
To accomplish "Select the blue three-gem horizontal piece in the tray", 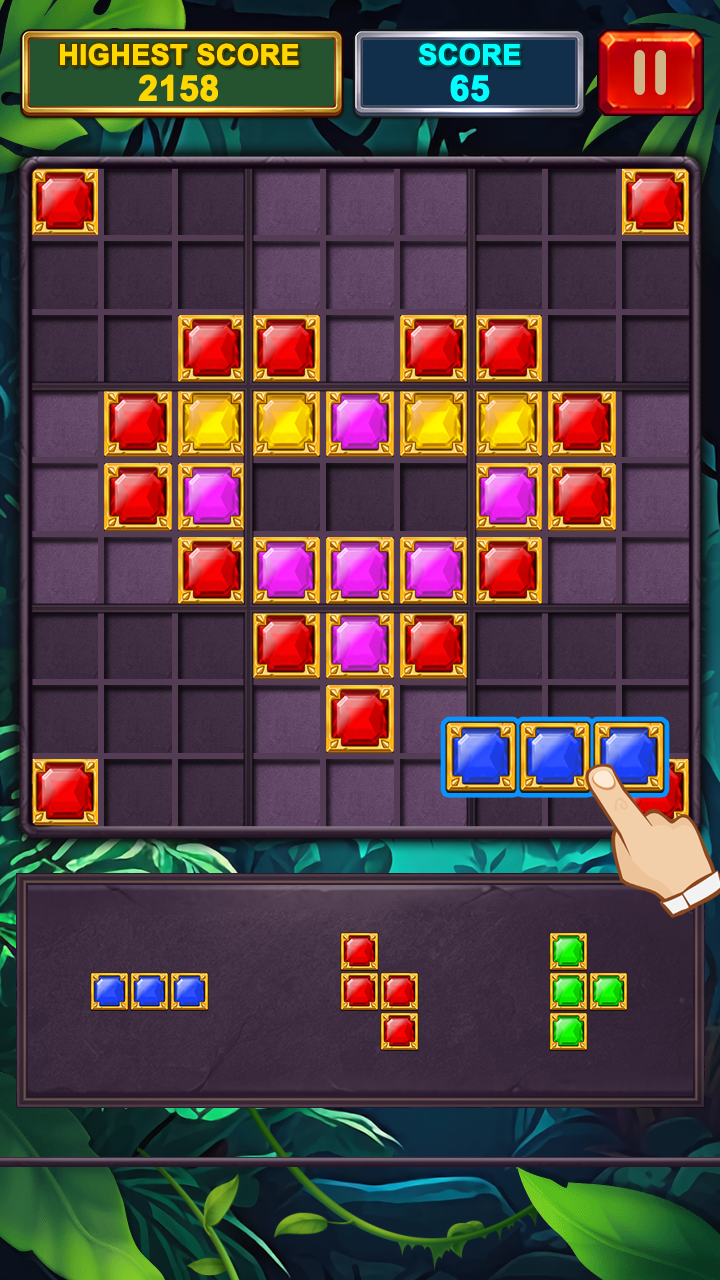I will click(x=149, y=991).
